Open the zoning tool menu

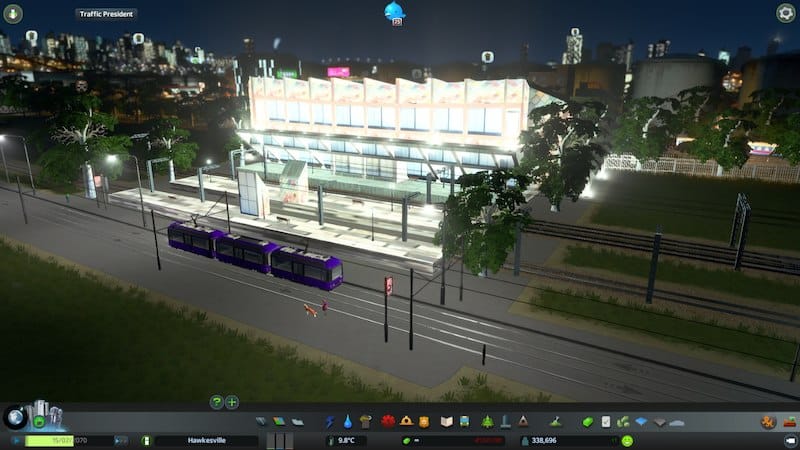click(277, 422)
